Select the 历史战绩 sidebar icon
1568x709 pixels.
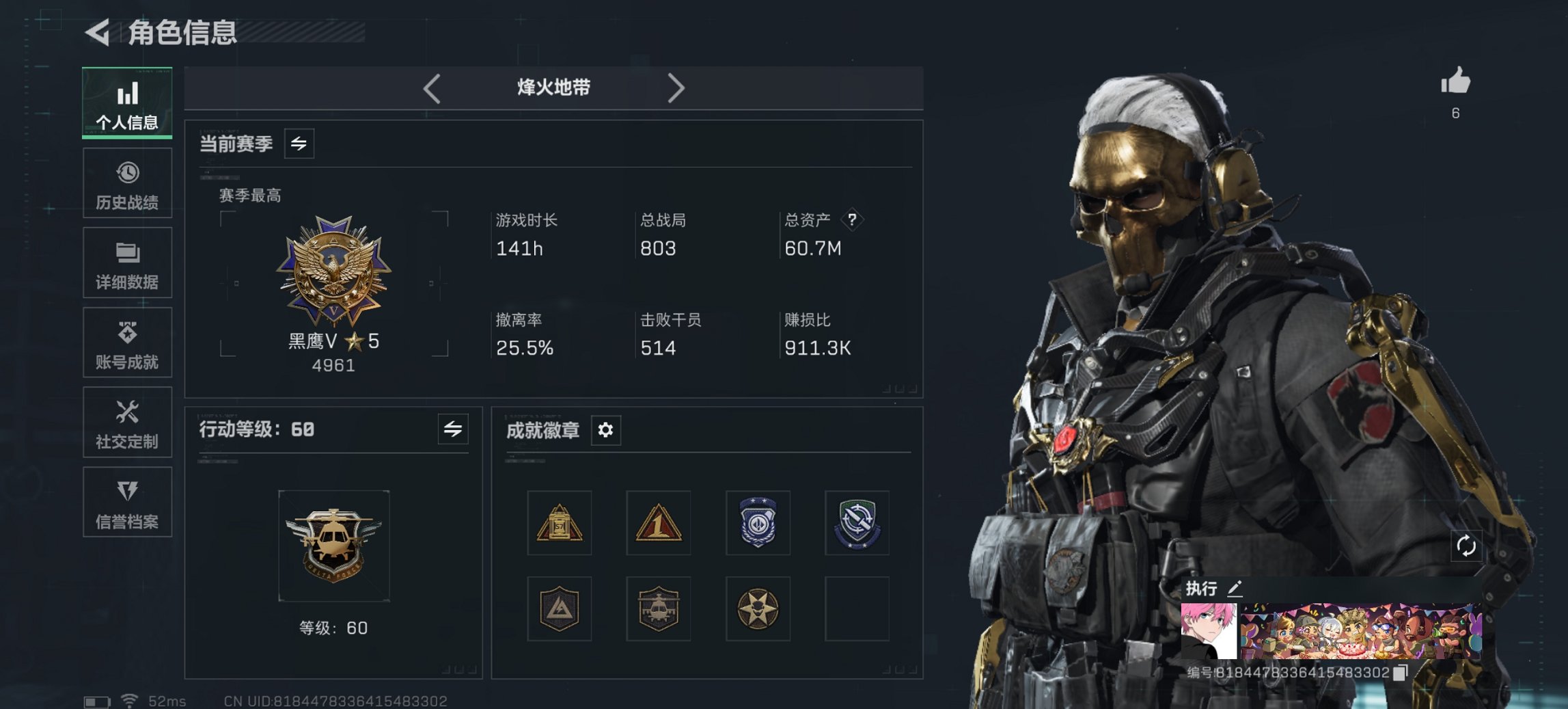click(127, 181)
